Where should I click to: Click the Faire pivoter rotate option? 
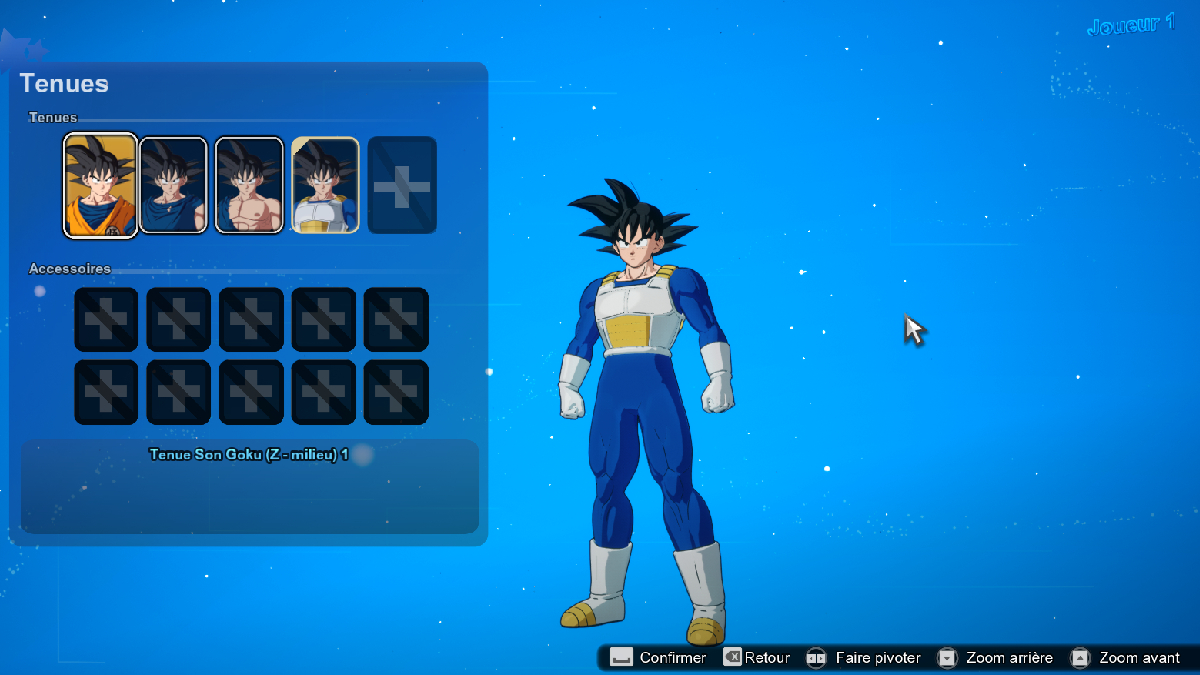[x=864, y=658]
